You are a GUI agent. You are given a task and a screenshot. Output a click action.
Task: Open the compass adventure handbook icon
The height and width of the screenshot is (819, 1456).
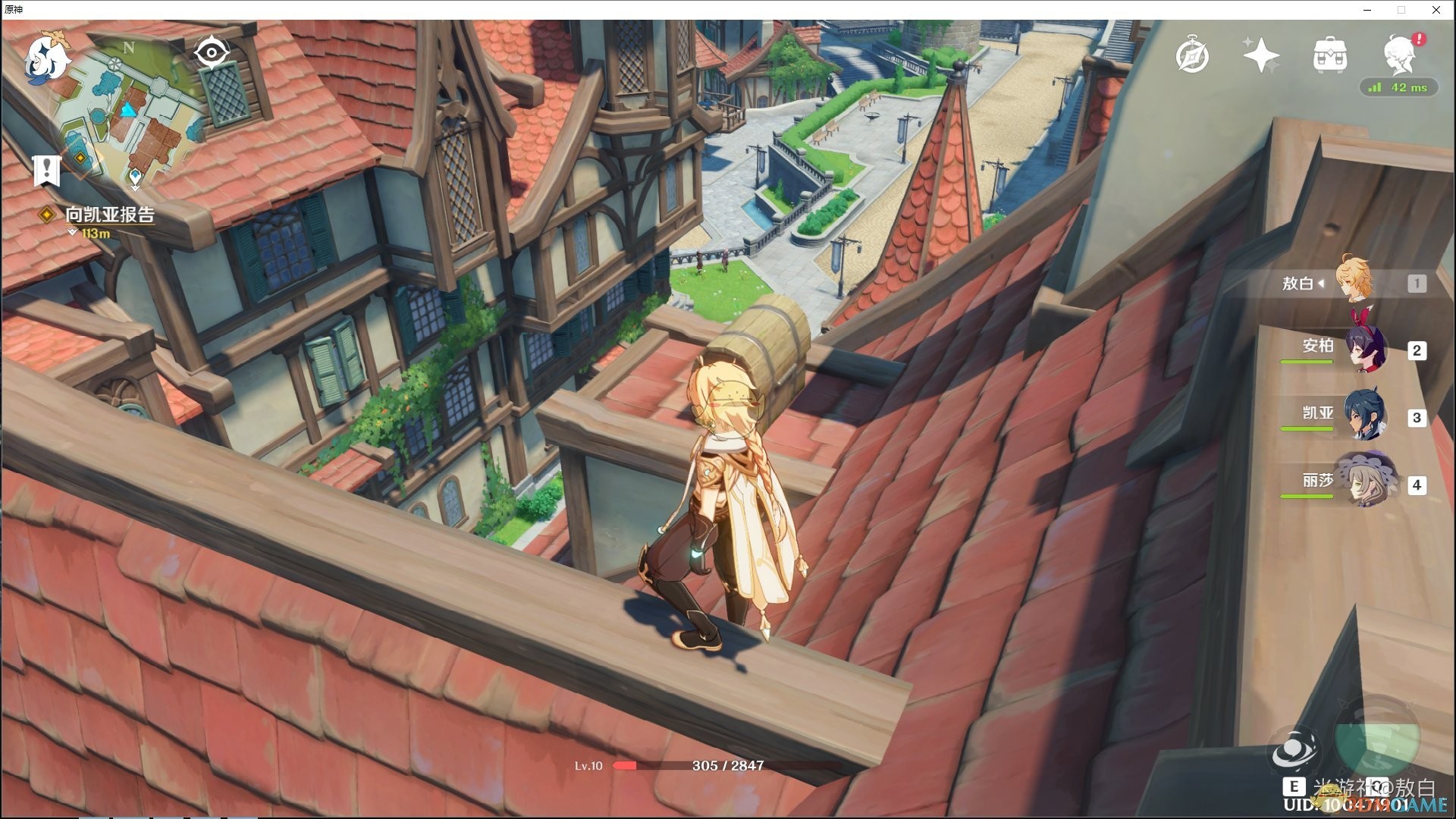[1191, 55]
